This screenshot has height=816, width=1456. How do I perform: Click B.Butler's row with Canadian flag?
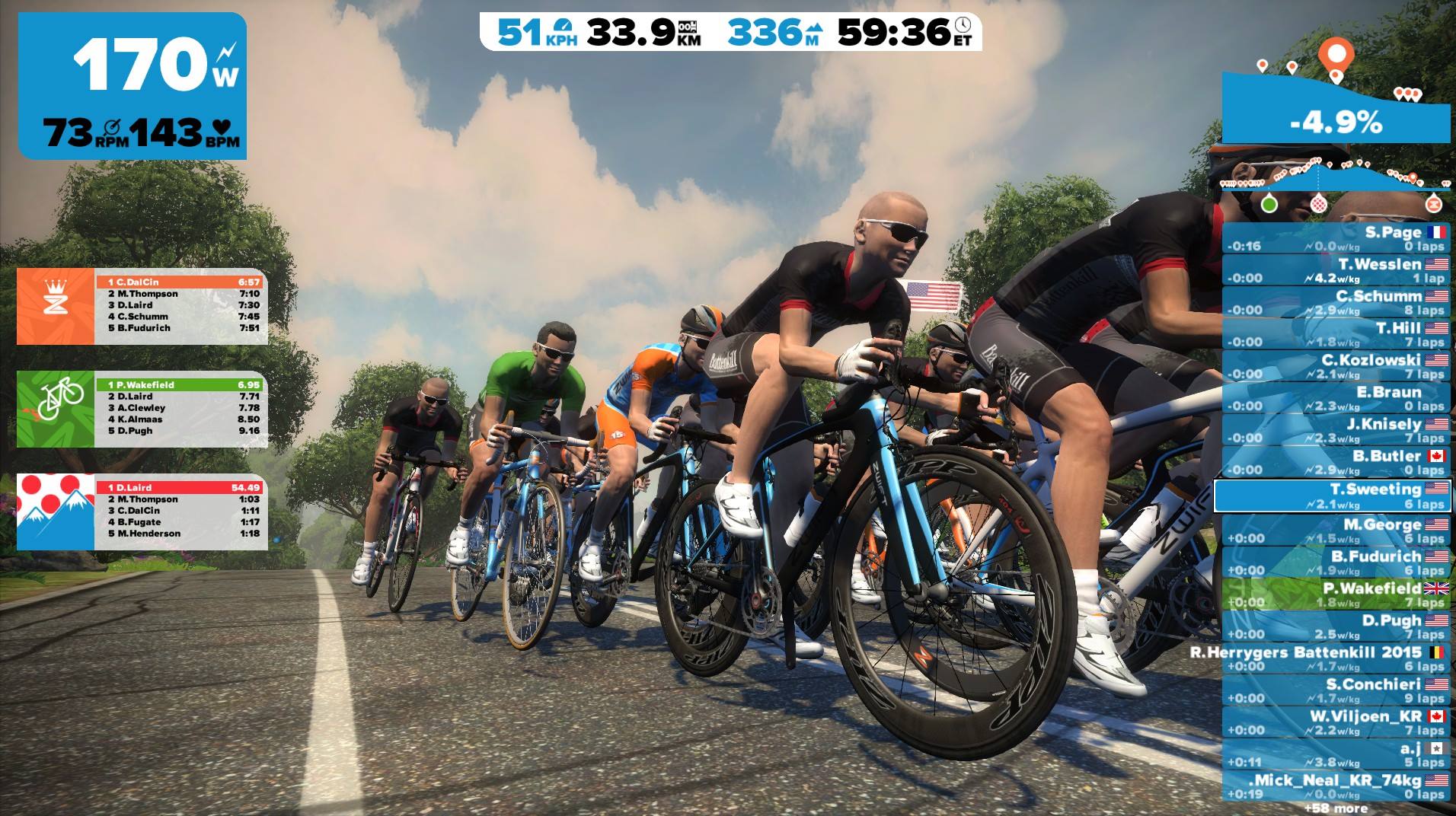[x=1336, y=462]
